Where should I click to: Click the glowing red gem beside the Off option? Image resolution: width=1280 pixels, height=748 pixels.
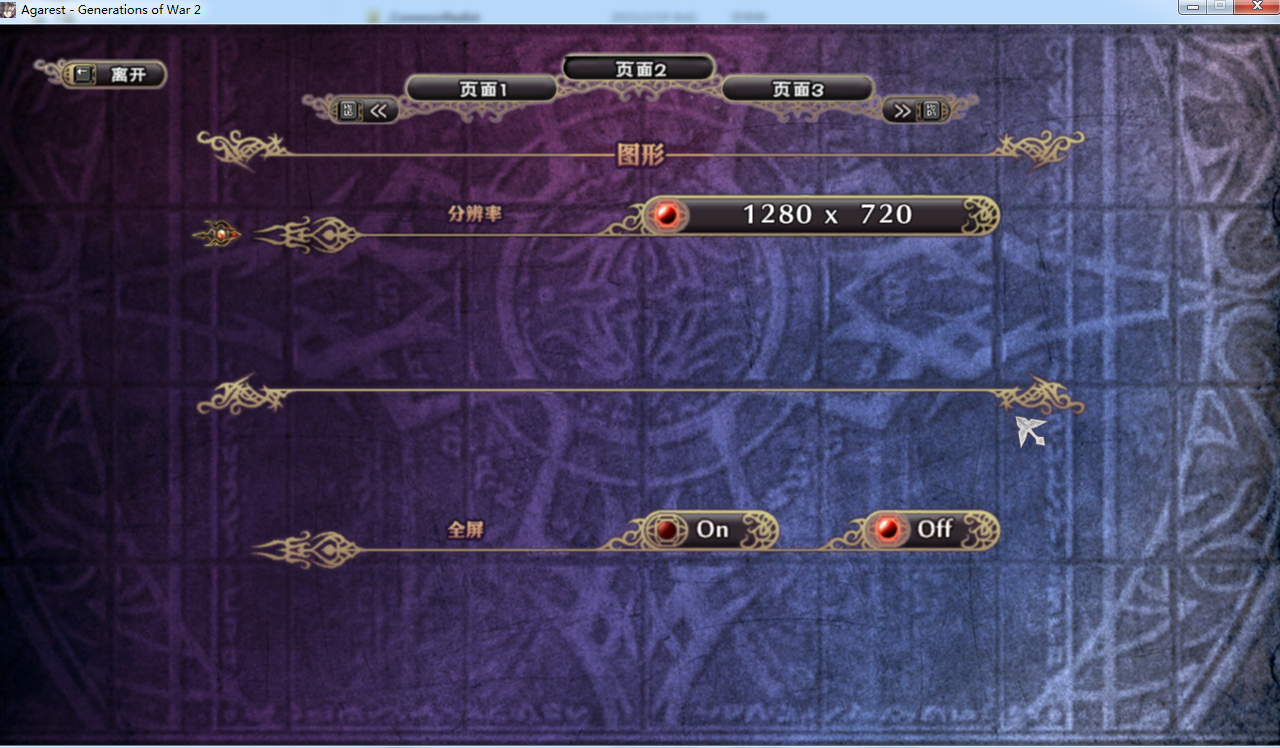[886, 530]
